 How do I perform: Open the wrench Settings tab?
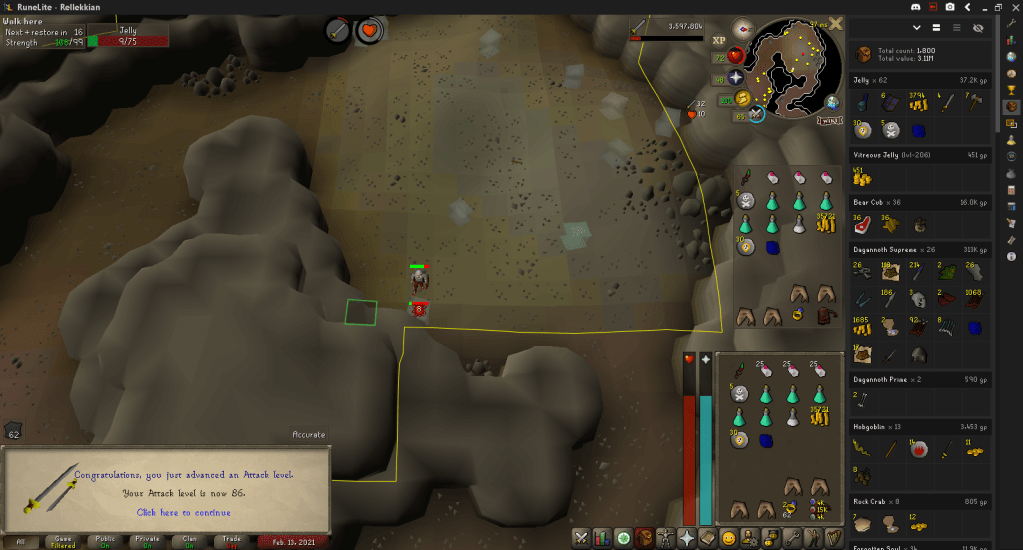pos(794,538)
